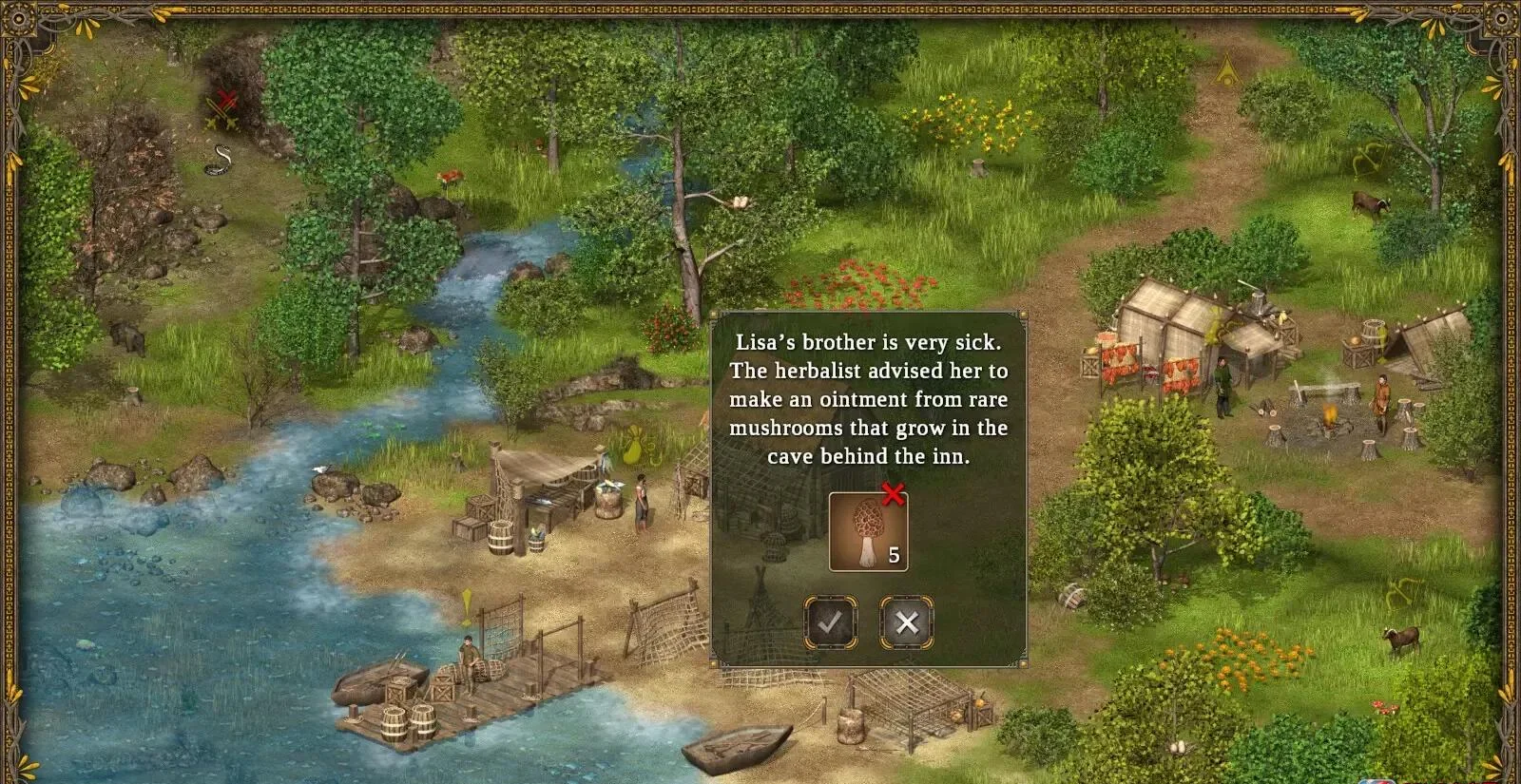Image resolution: width=1521 pixels, height=784 pixels.
Task: Click the yellow money bag trade marker
Action: point(630,447)
